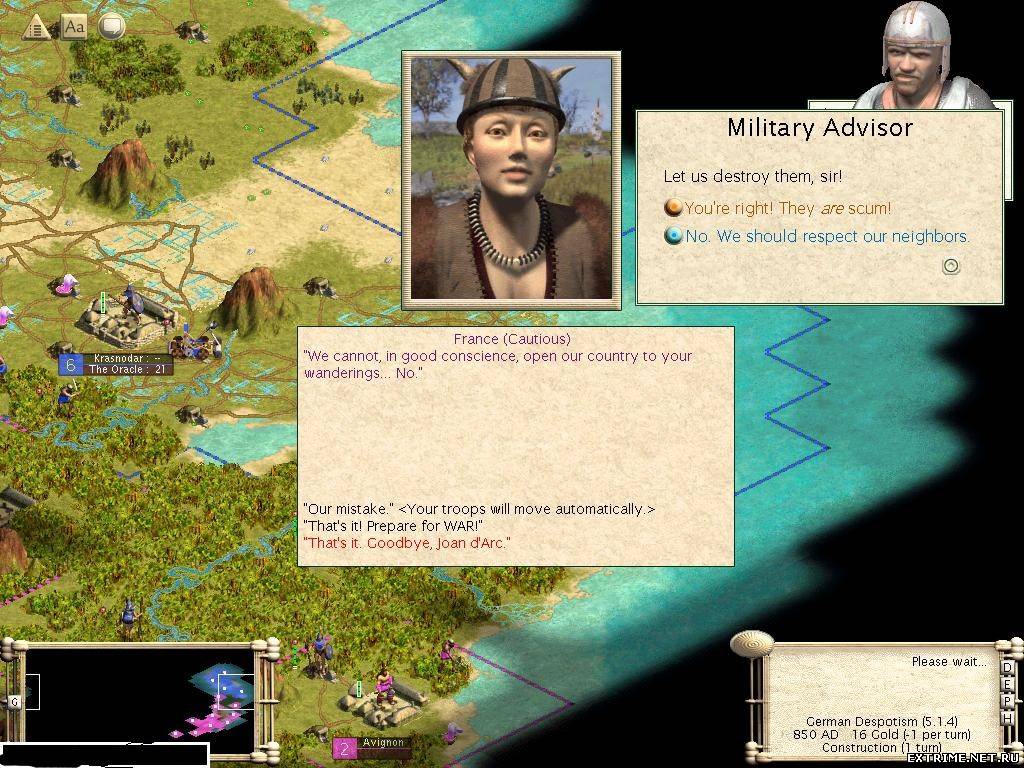
Task: Reply "Our mistake" to withdraw troops
Action: pos(478,509)
